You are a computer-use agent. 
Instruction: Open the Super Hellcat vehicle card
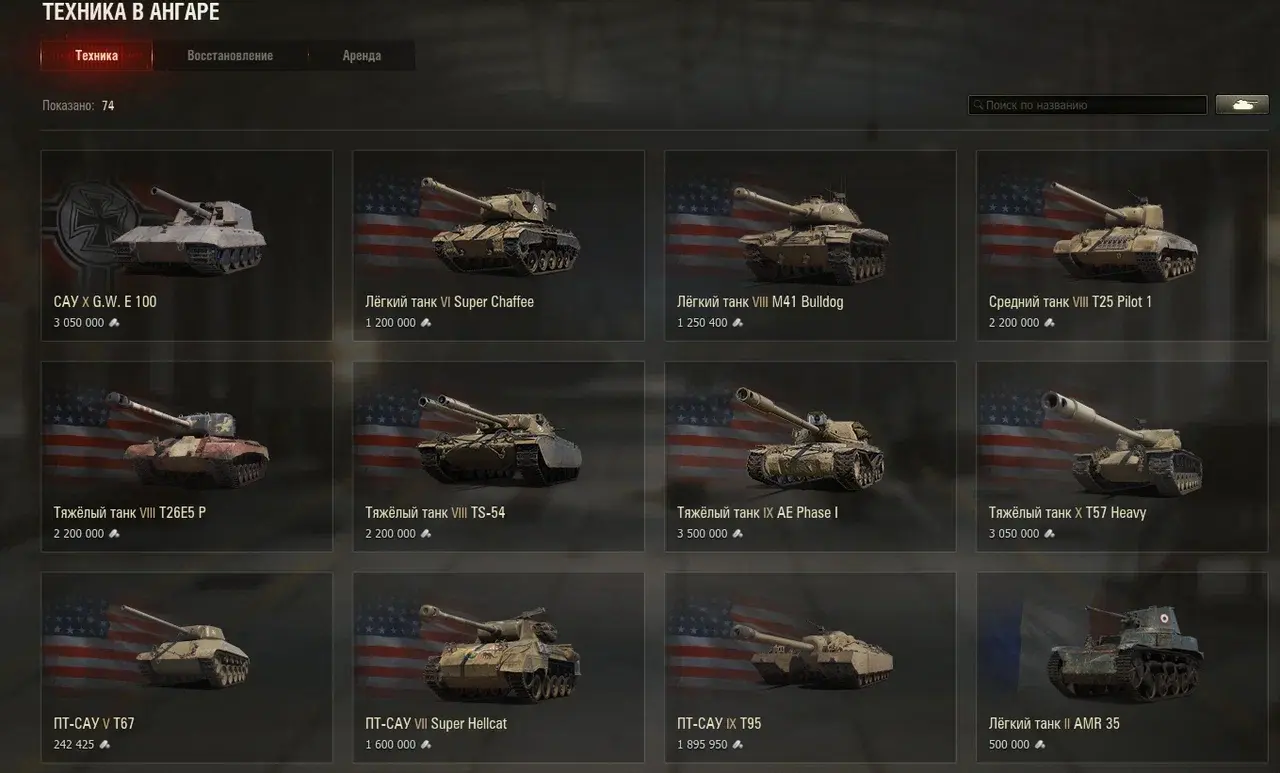pyautogui.click(x=498, y=667)
